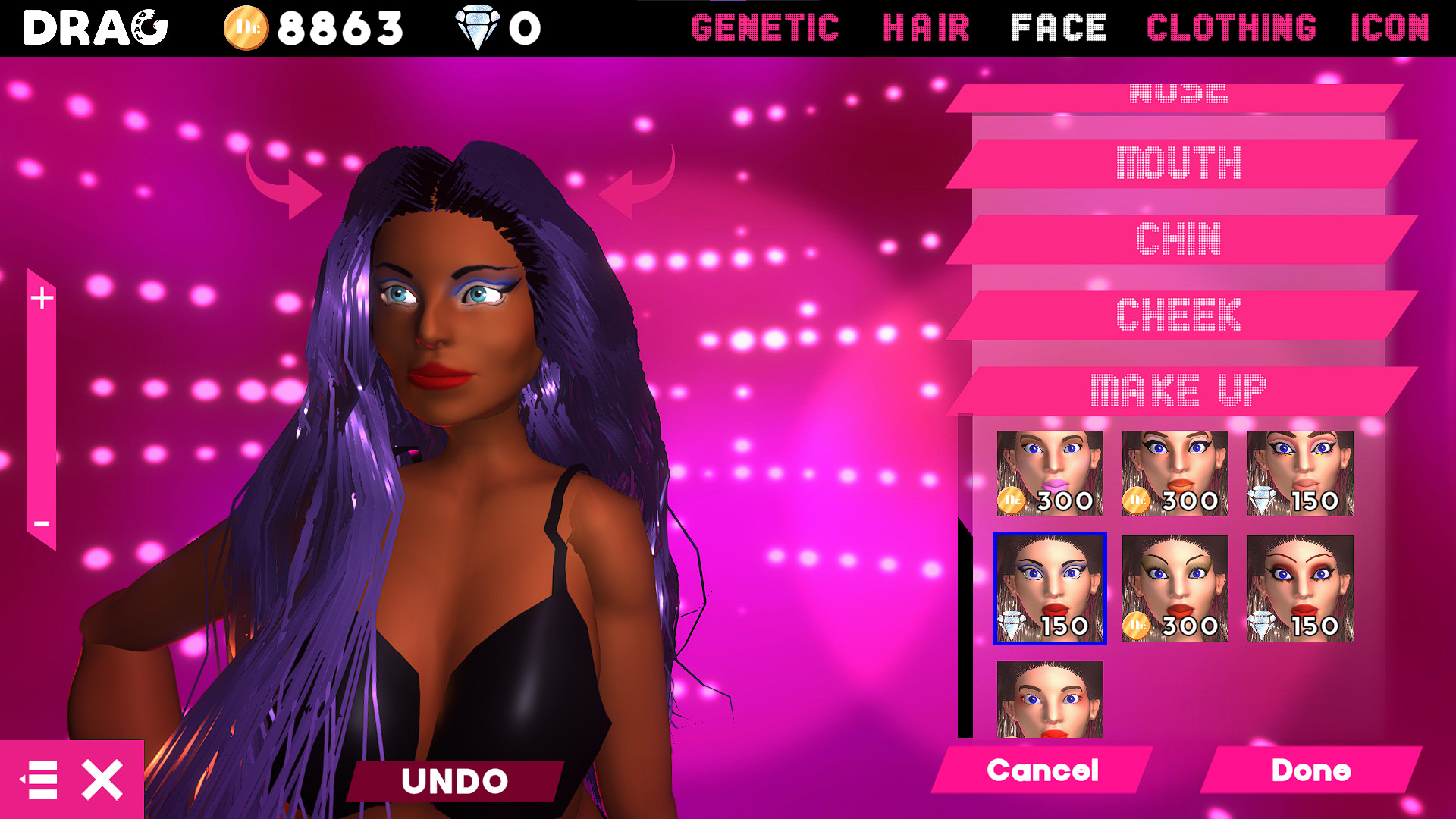
Task: Open the CHEEK customization section
Action: point(1180,313)
